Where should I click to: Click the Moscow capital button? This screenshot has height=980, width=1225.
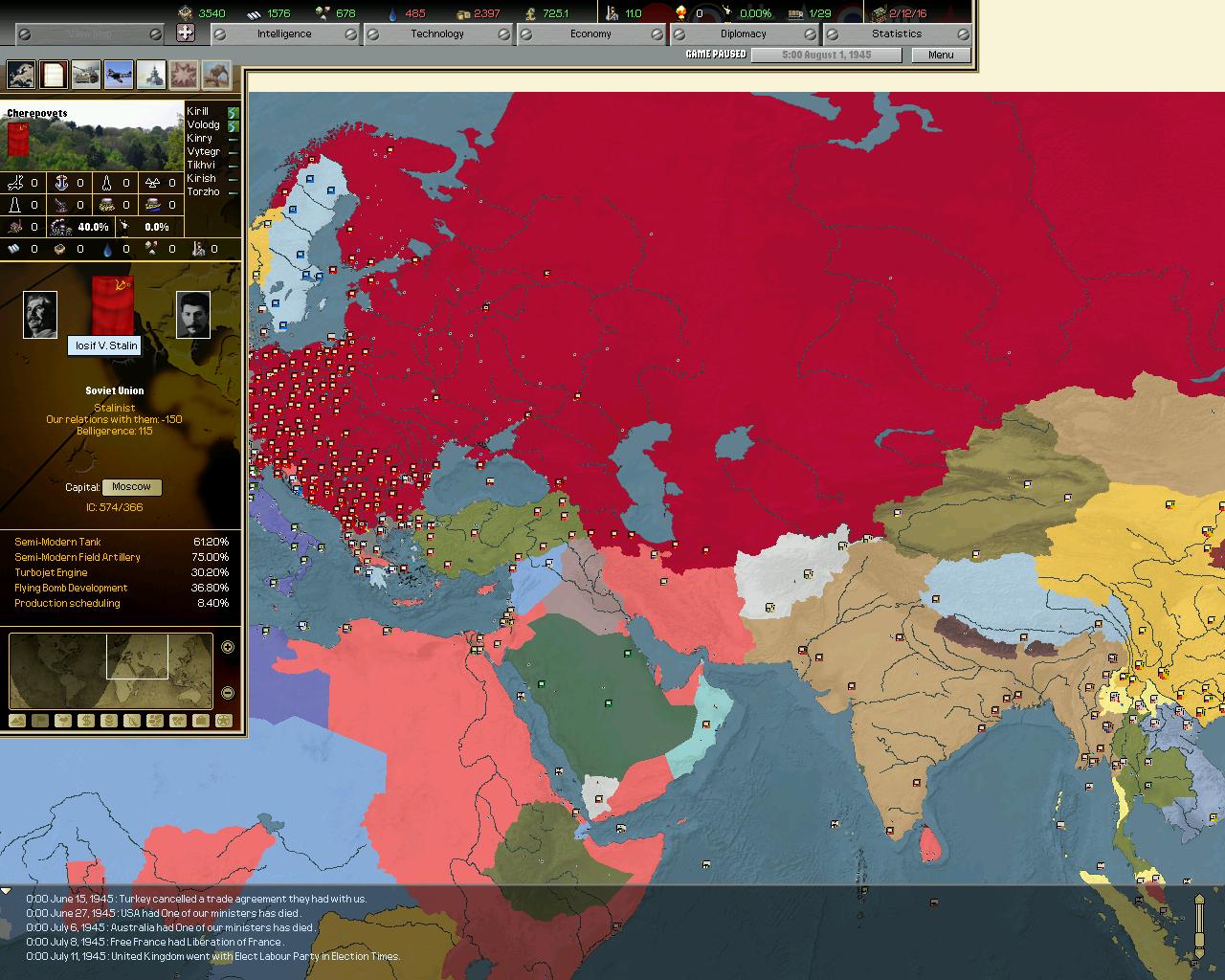pyautogui.click(x=131, y=487)
